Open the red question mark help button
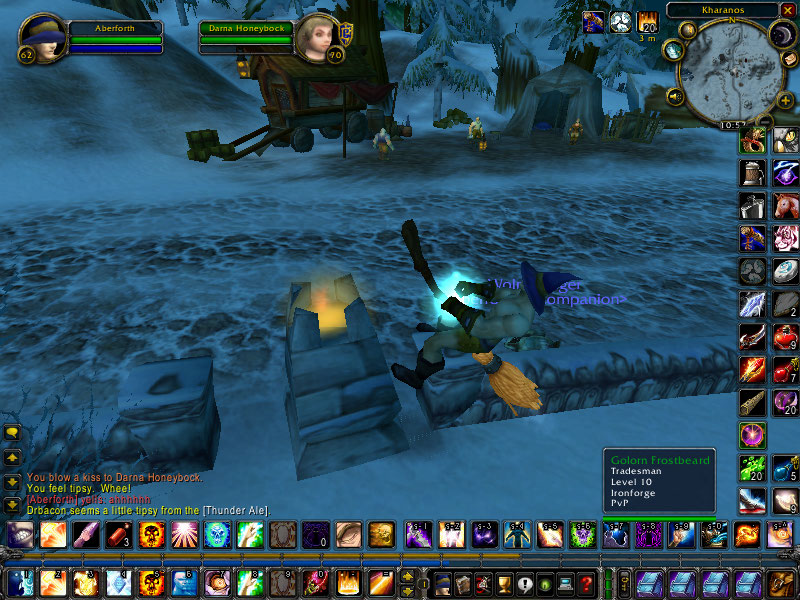The height and width of the screenshot is (600, 800). 587,582
